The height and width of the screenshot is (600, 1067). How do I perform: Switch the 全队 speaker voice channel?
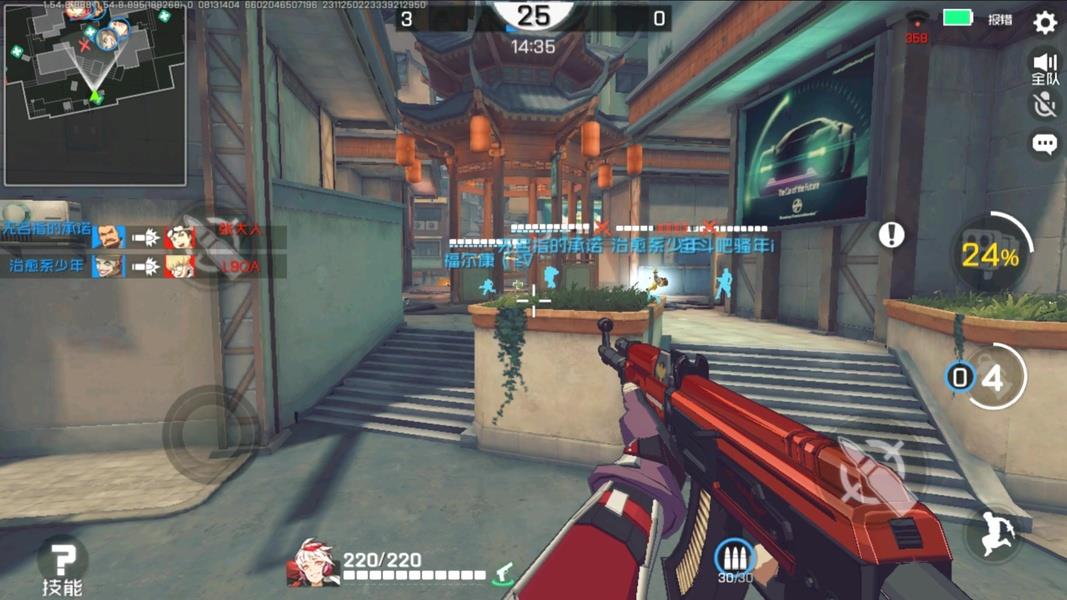pyautogui.click(x=1045, y=68)
